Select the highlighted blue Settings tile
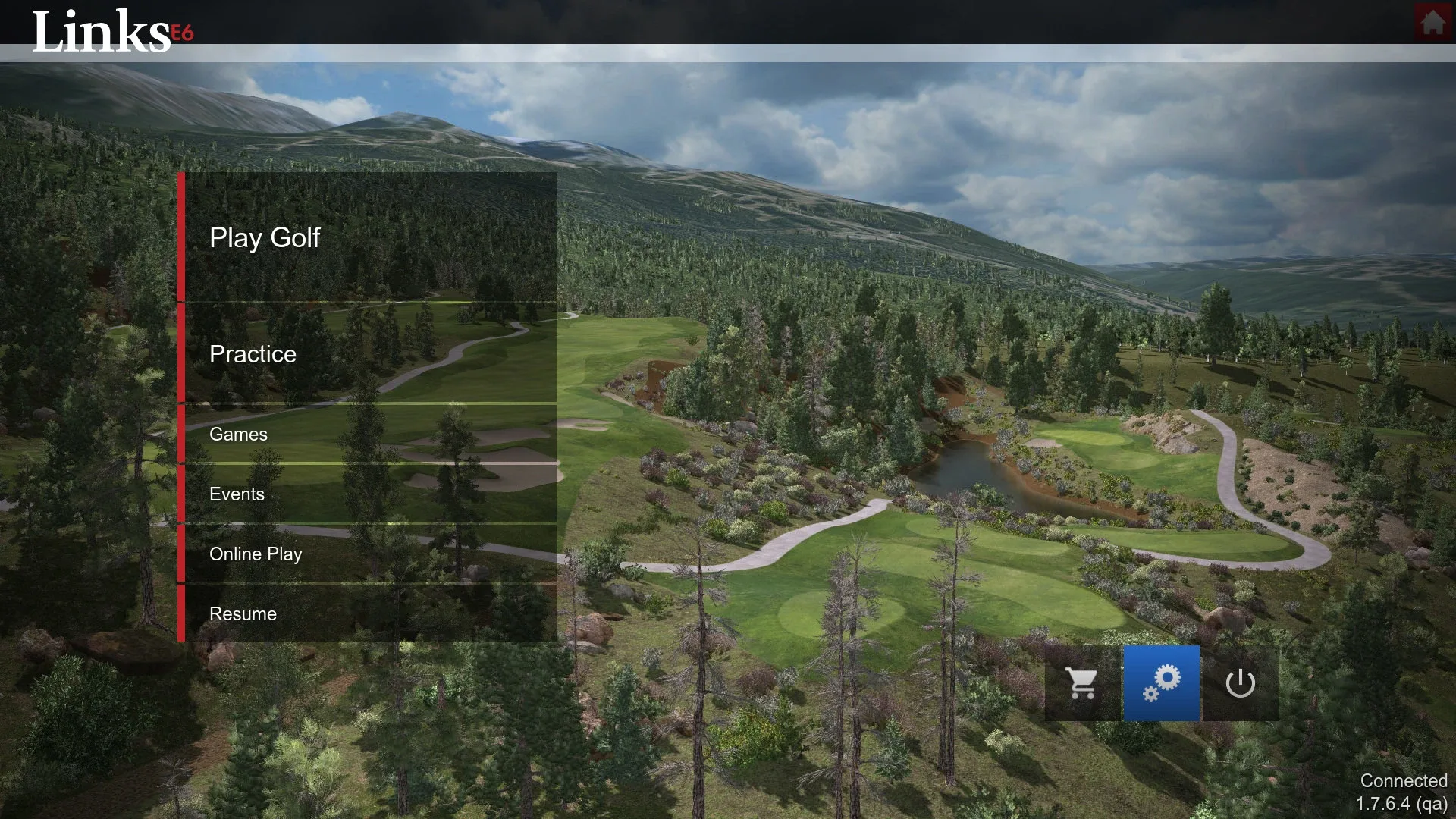 pyautogui.click(x=1161, y=682)
